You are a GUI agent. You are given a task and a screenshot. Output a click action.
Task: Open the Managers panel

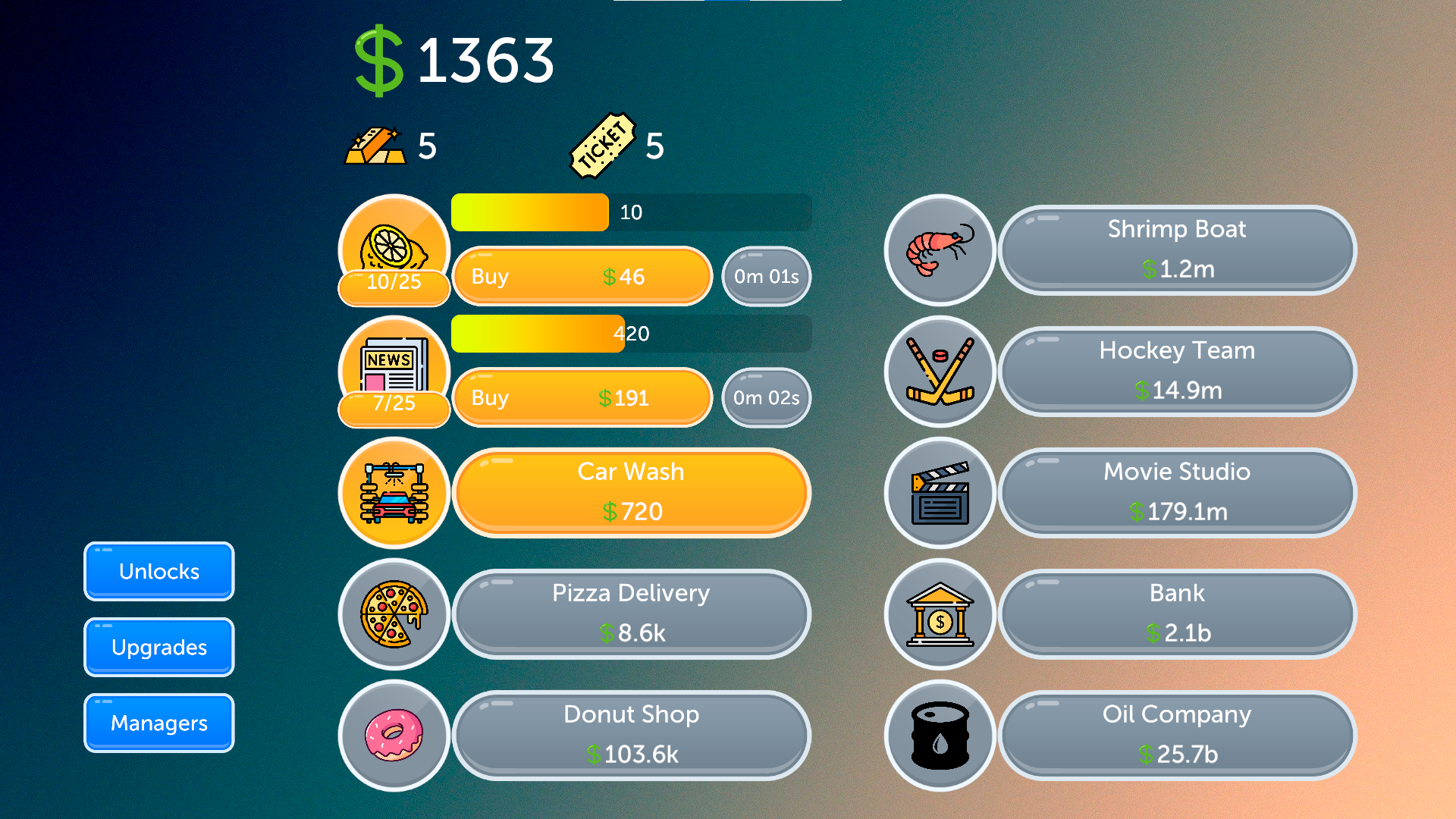coord(158,723)
